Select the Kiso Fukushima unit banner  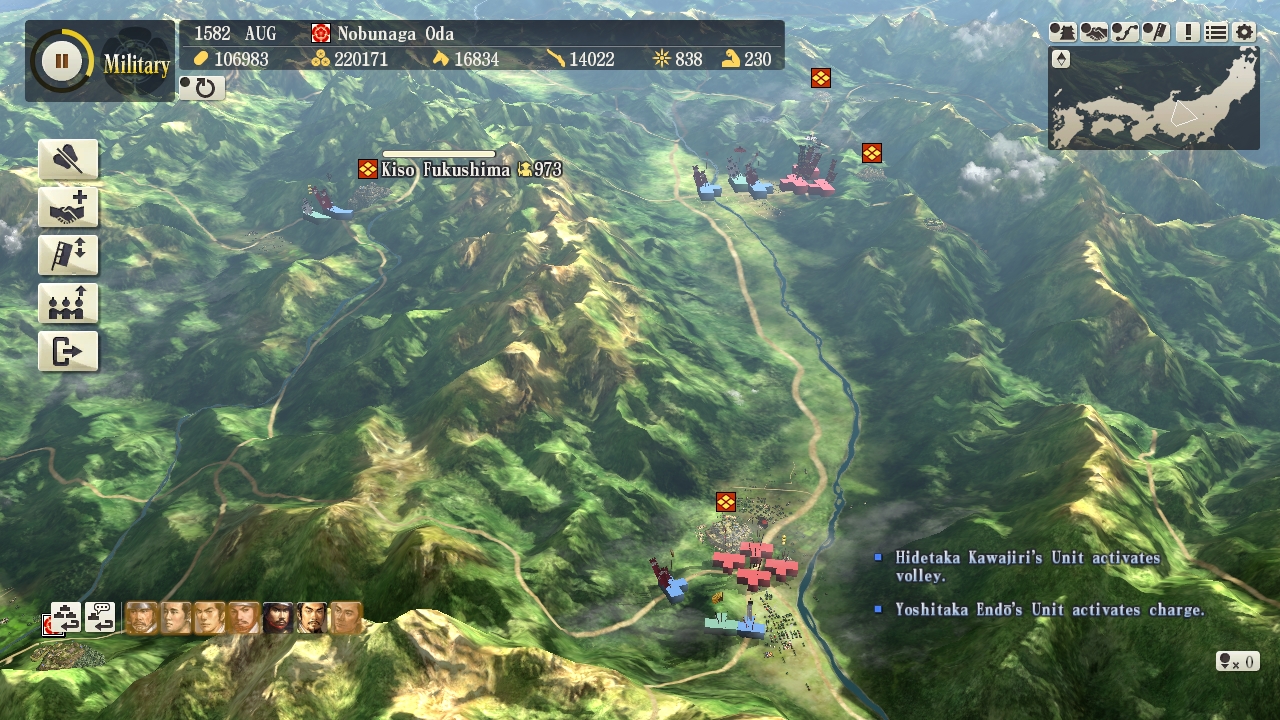(x=365, y=169)
